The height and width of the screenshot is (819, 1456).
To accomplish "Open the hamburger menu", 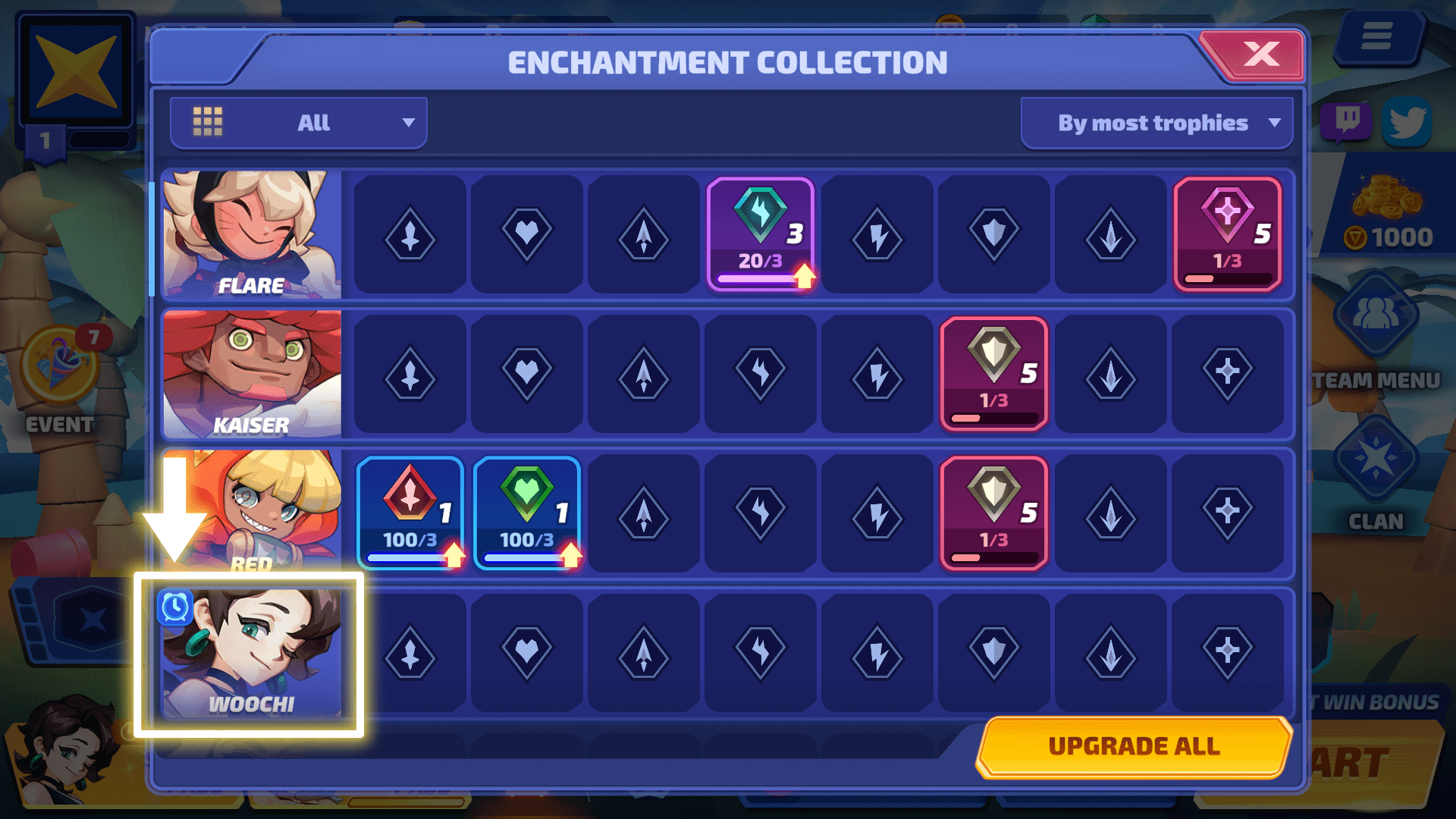I will (x=1376, y=36).
